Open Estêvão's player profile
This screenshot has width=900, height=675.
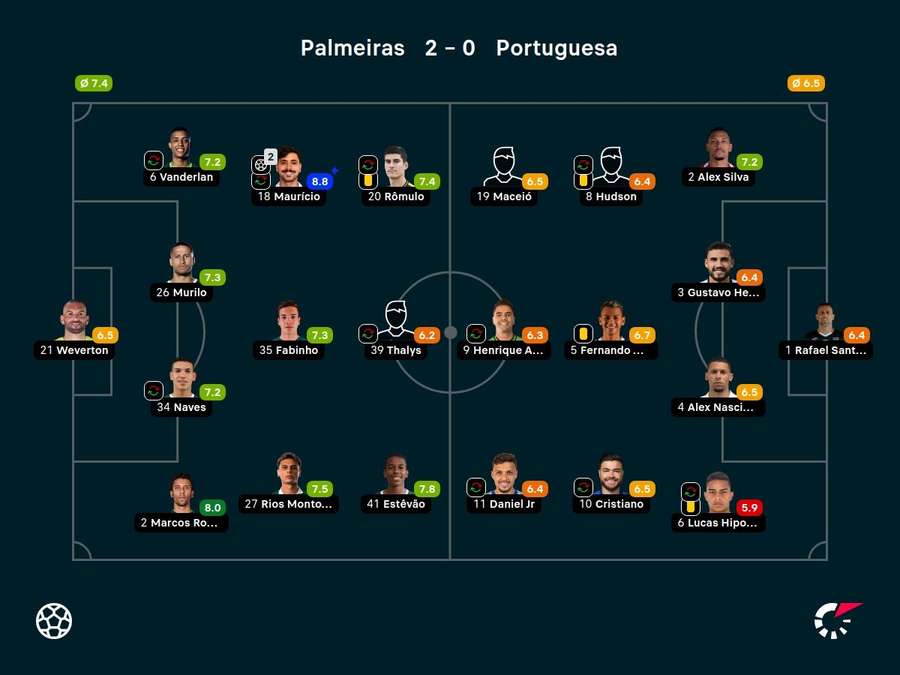(396, 476)
